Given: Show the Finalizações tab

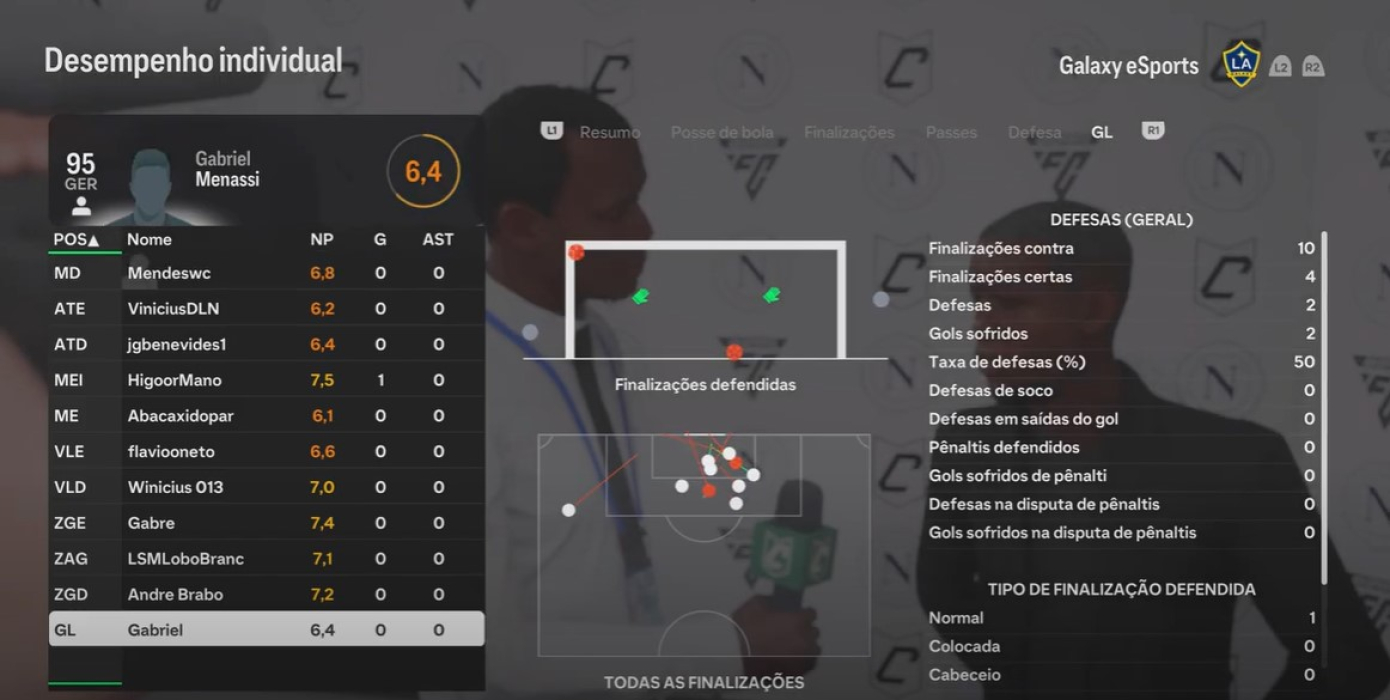Looking at the screenshot, I should pos(849,132).
